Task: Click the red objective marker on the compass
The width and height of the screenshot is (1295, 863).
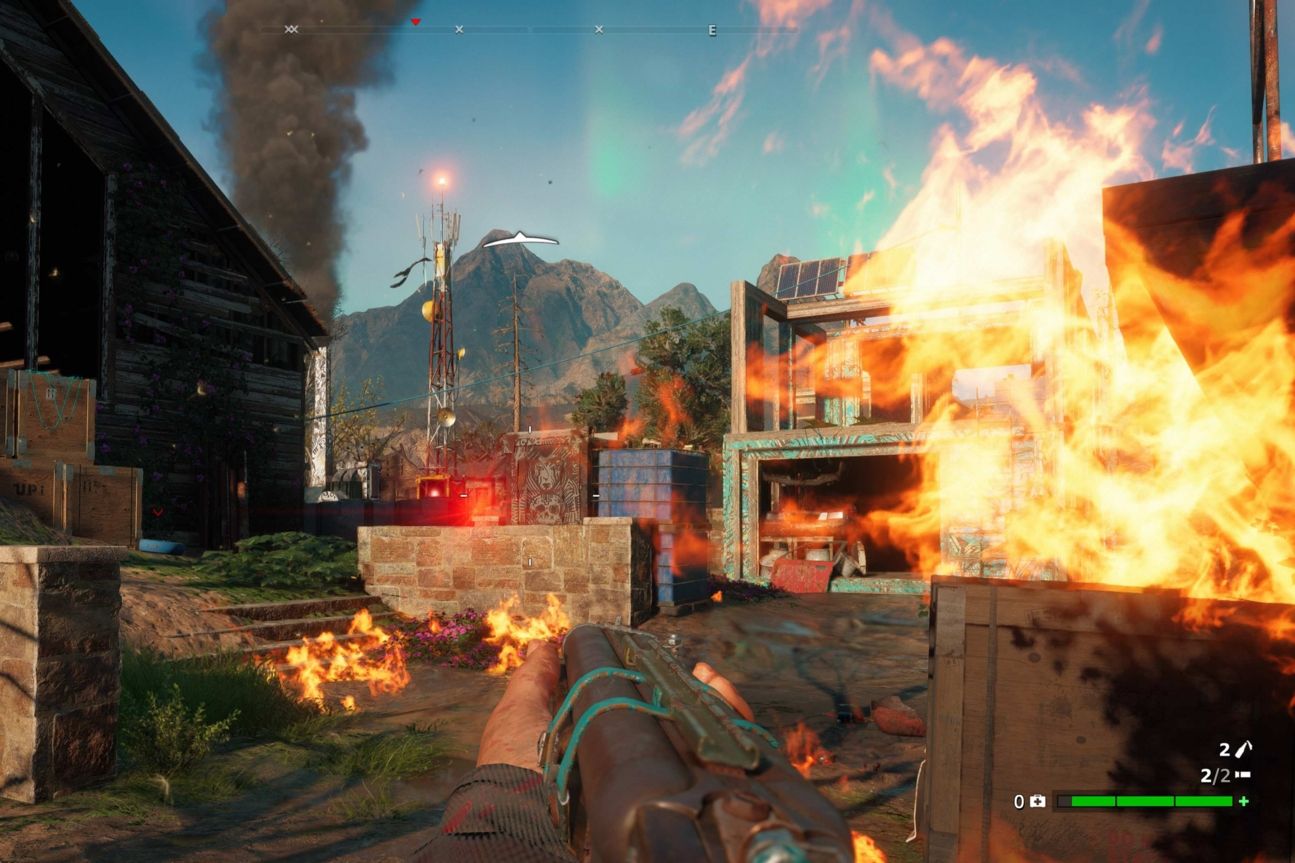Action: pyautogui.click(x=415, y=23)
